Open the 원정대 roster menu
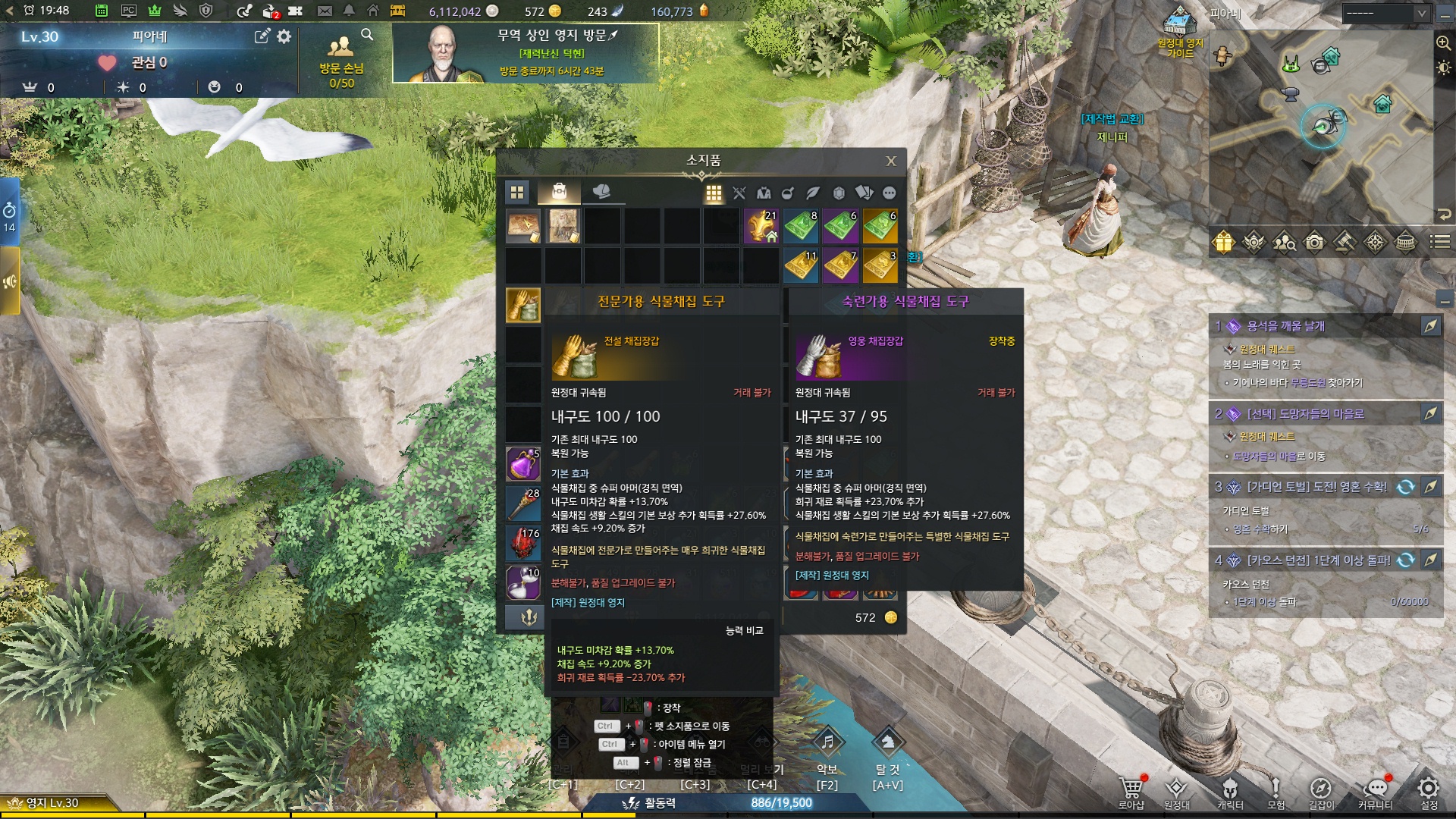1456x819 pixels. [x=1176, y=791]
